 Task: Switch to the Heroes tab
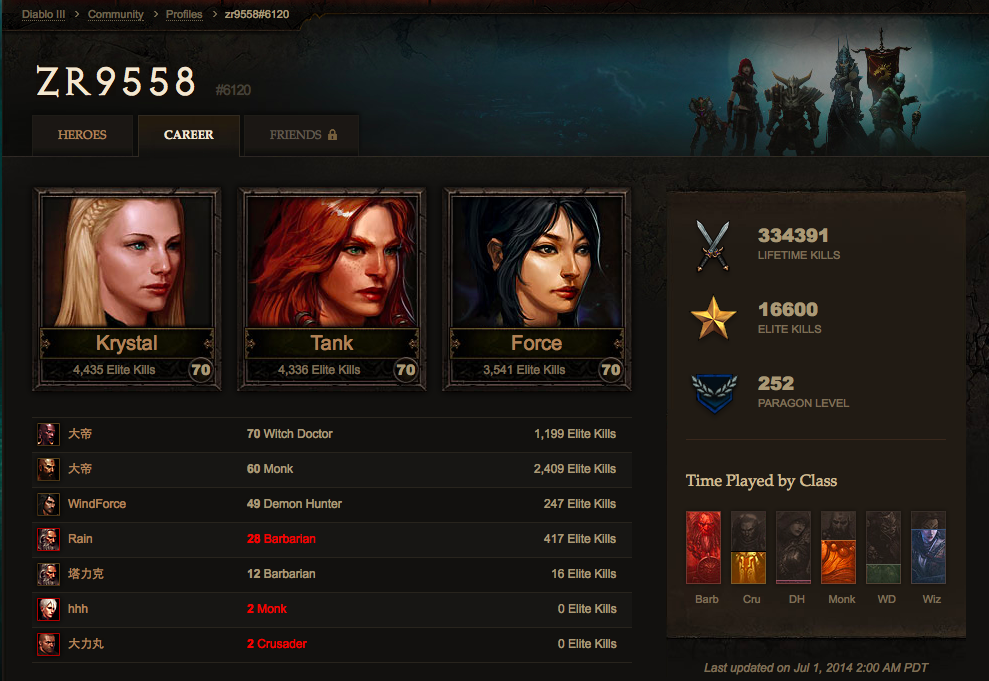coord(82,135)
